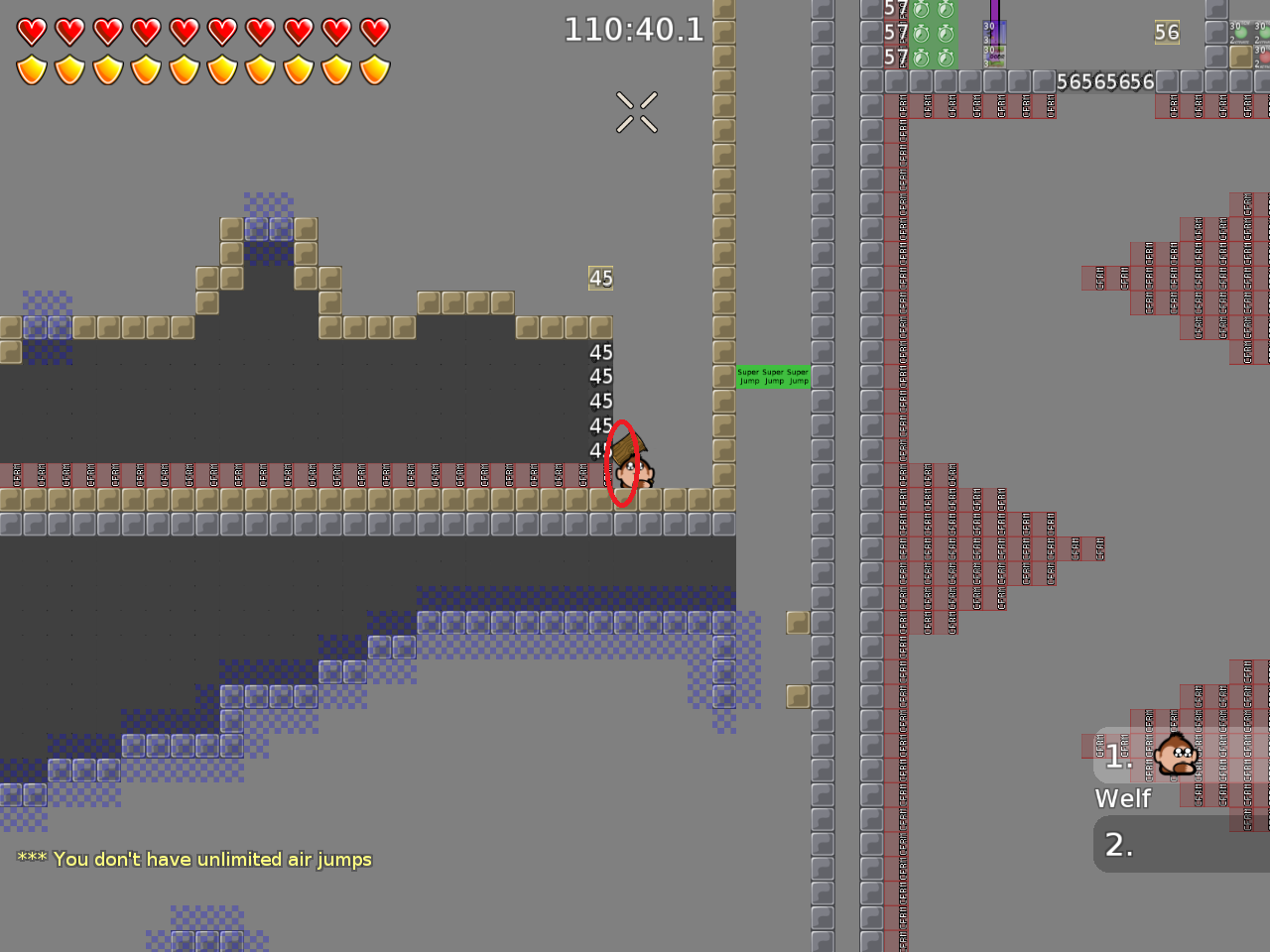This screenshot has height=952, width=1270.
Task: Click the tan block pickup near right wall
Action: point(799,623)
